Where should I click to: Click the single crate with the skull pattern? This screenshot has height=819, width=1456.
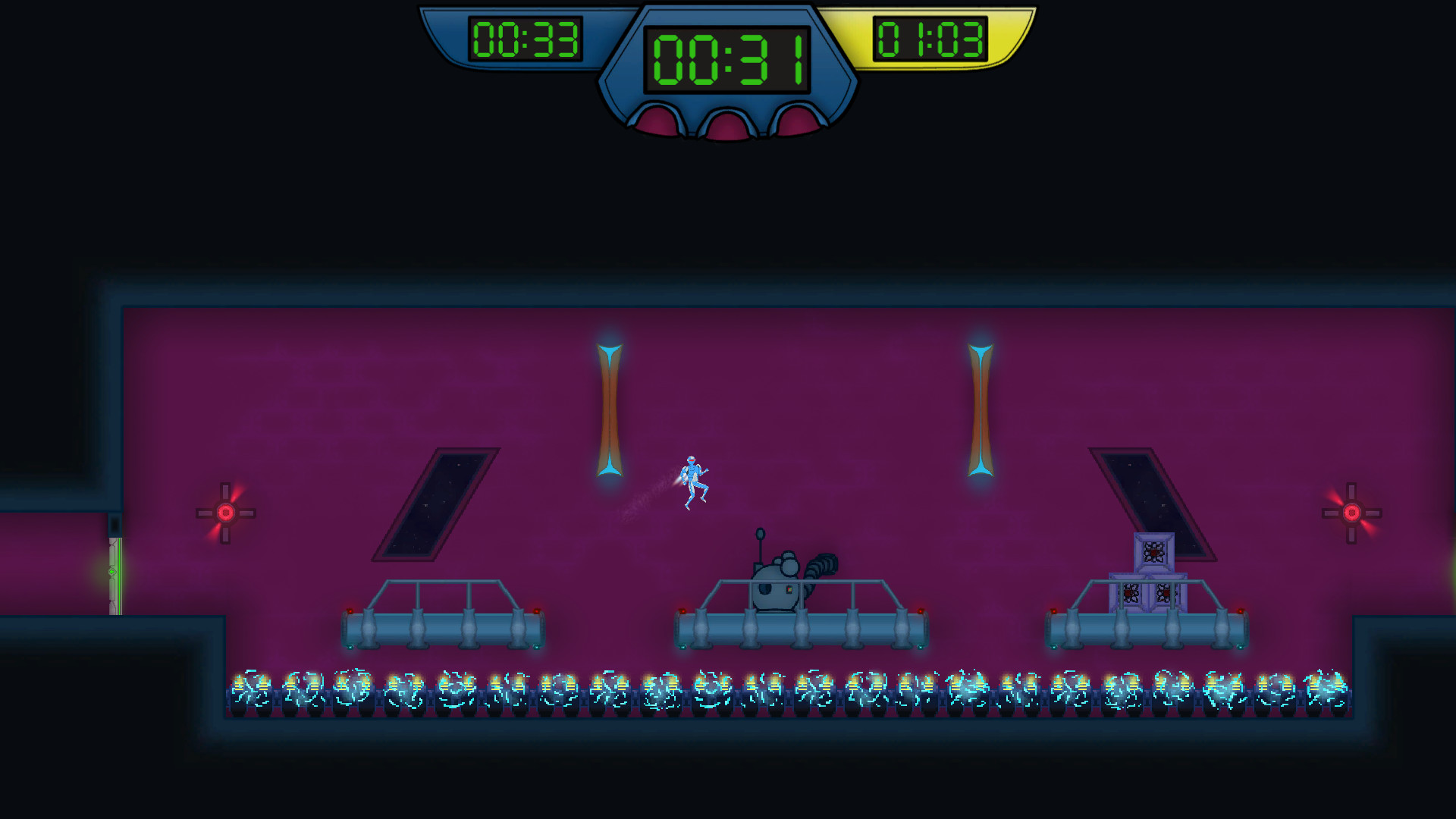pos(1154,552)
